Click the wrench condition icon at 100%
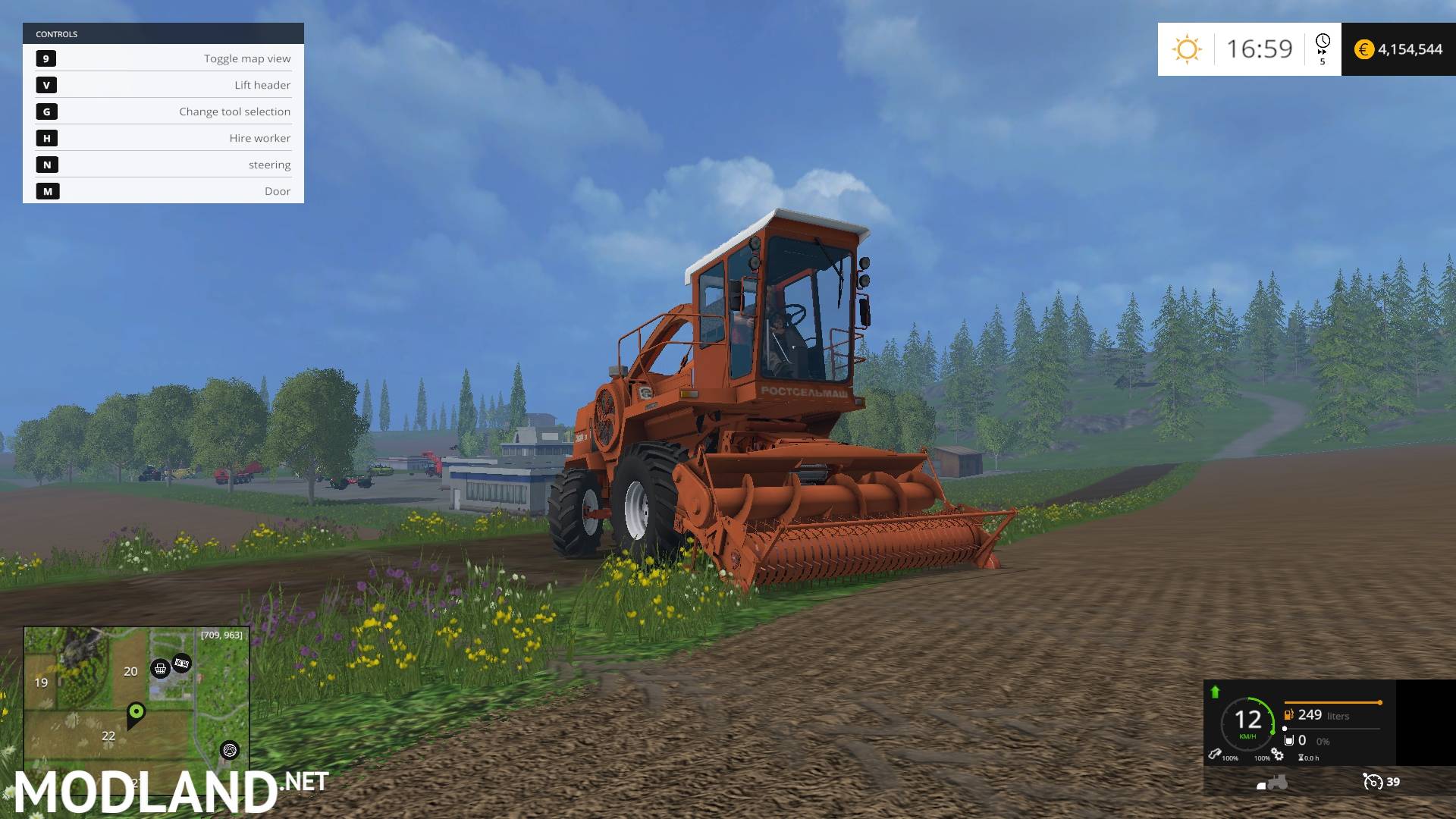The height and width of the screenshot is (819, 1456). [x=1215, y=755]
